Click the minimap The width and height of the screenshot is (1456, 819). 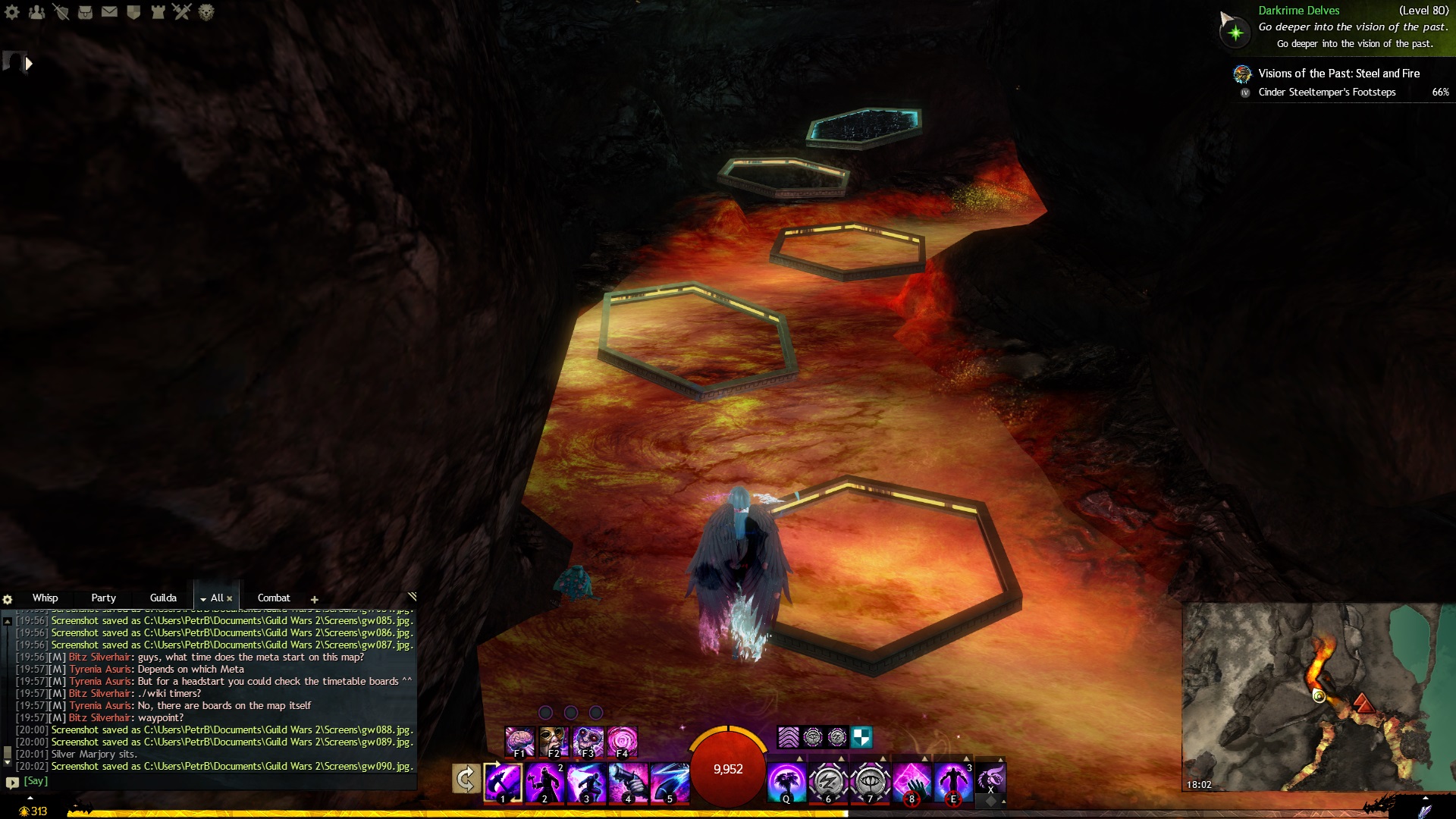[1318, 696]
